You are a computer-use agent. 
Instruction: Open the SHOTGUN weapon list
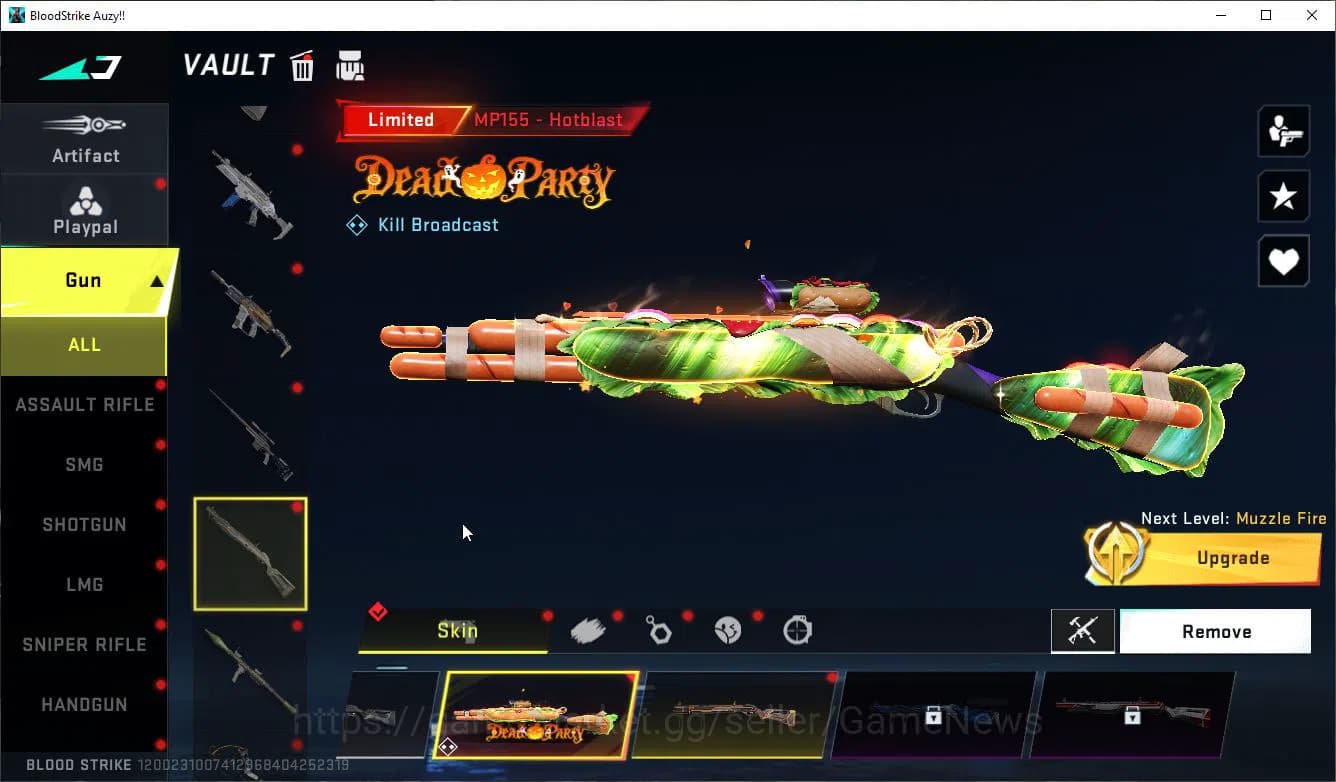pos(84,524)
